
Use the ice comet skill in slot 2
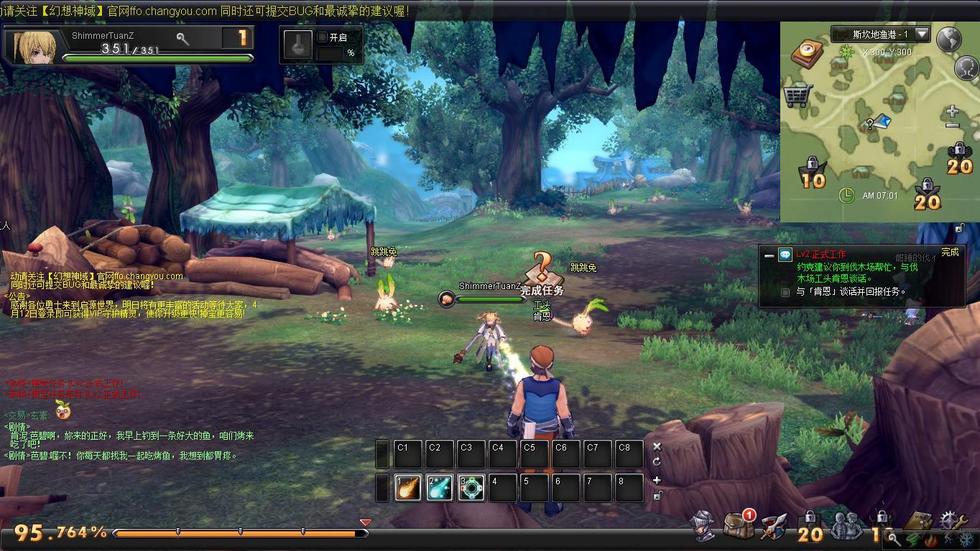pos(439,487)
